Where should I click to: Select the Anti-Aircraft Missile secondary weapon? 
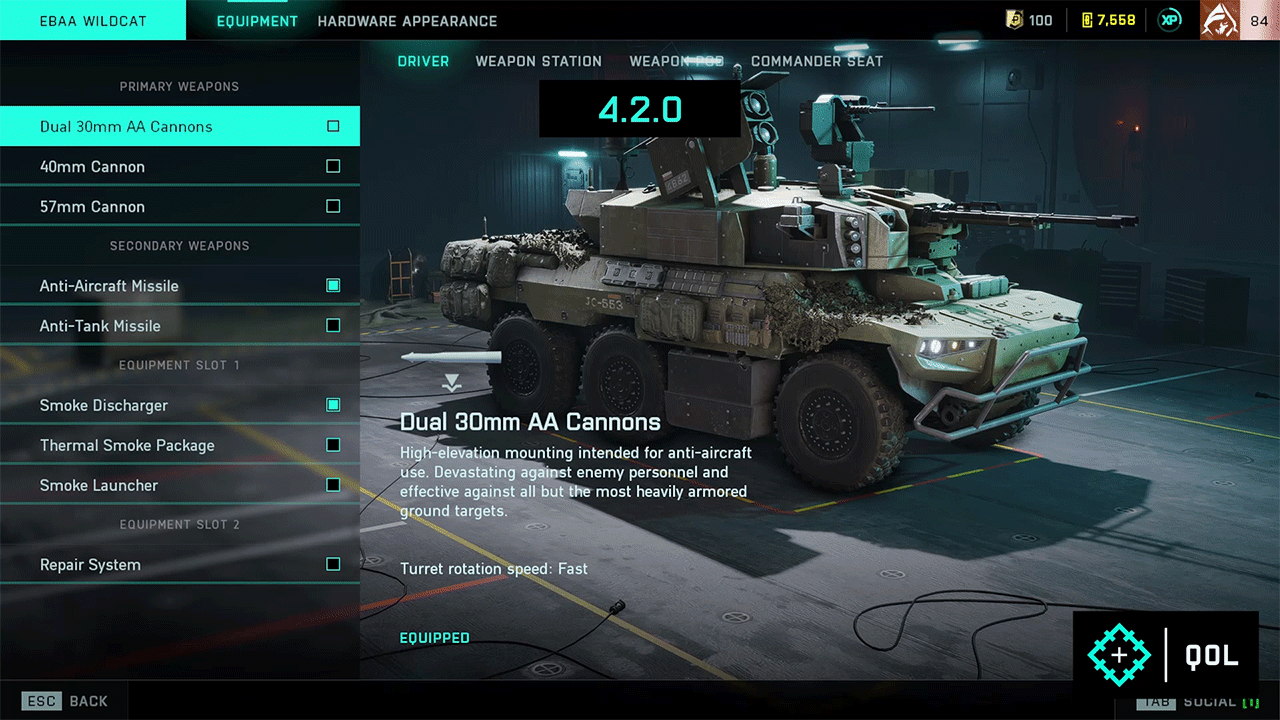coord(180,286)
